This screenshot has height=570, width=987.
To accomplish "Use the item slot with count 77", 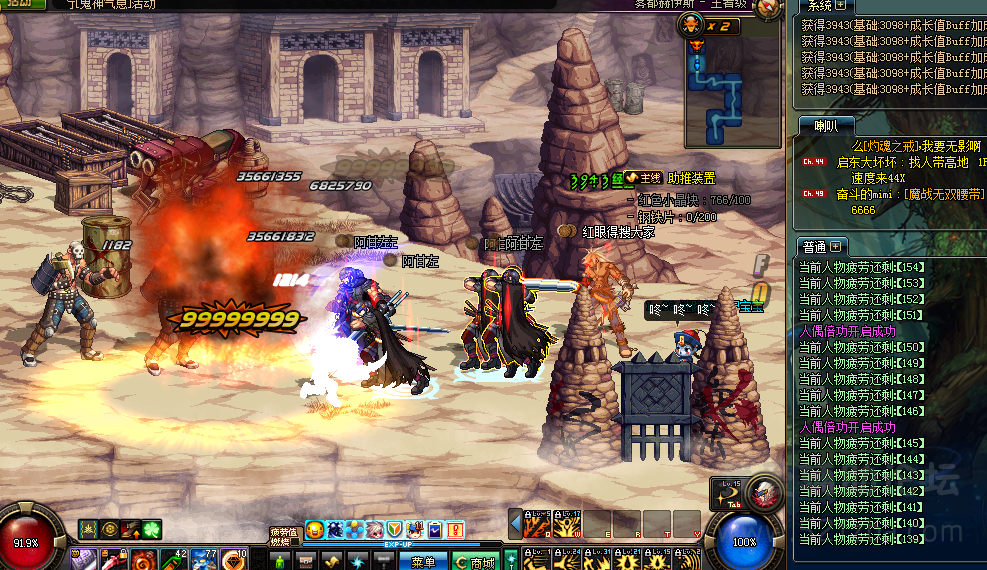I will (203, 559).
